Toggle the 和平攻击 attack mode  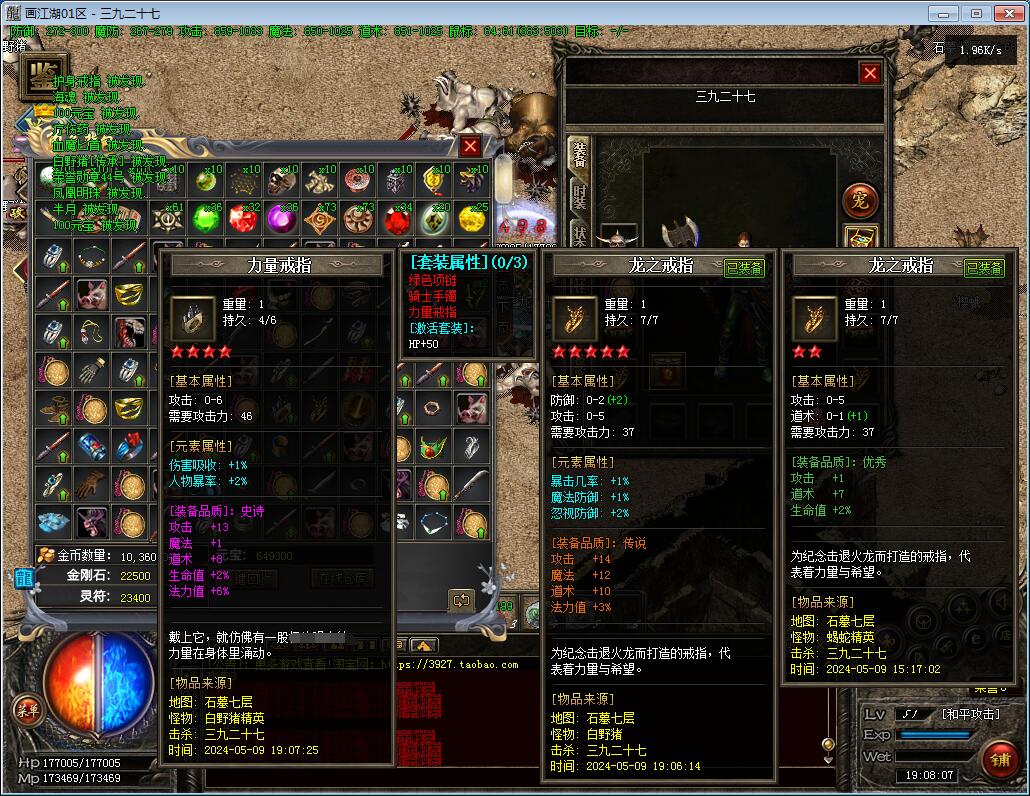(x=972, y=714)
